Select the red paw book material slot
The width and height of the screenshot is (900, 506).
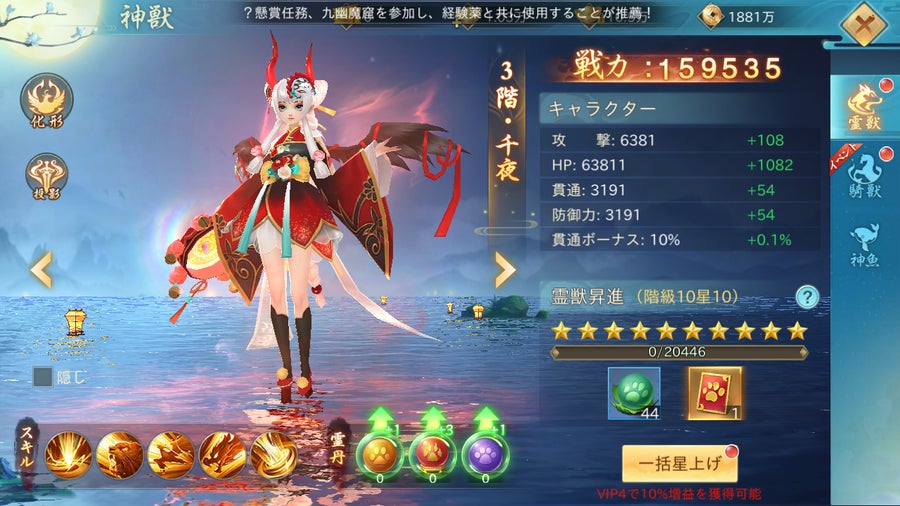[x=714, y=393]
